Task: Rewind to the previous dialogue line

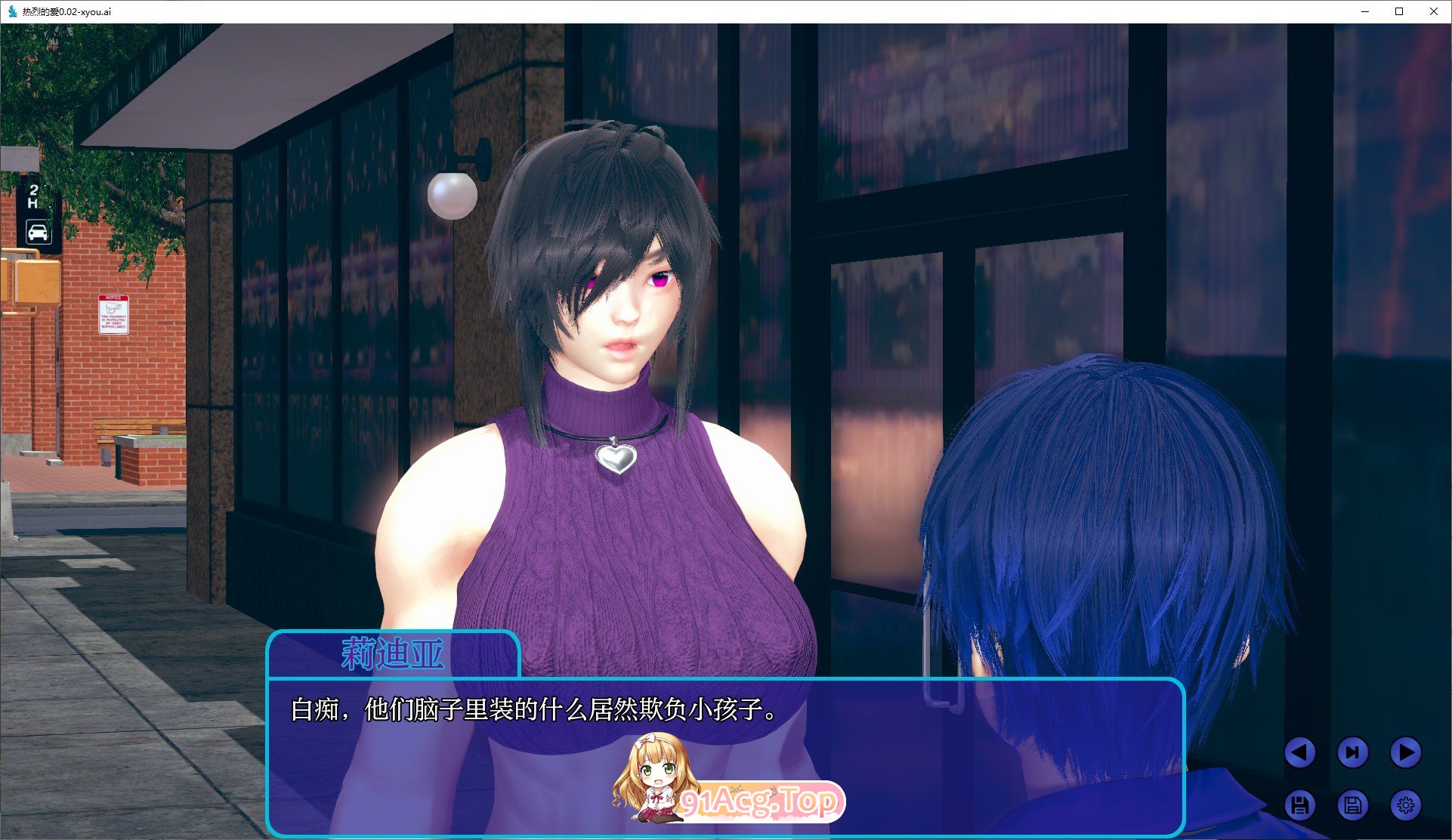Action: [1301, 753]
